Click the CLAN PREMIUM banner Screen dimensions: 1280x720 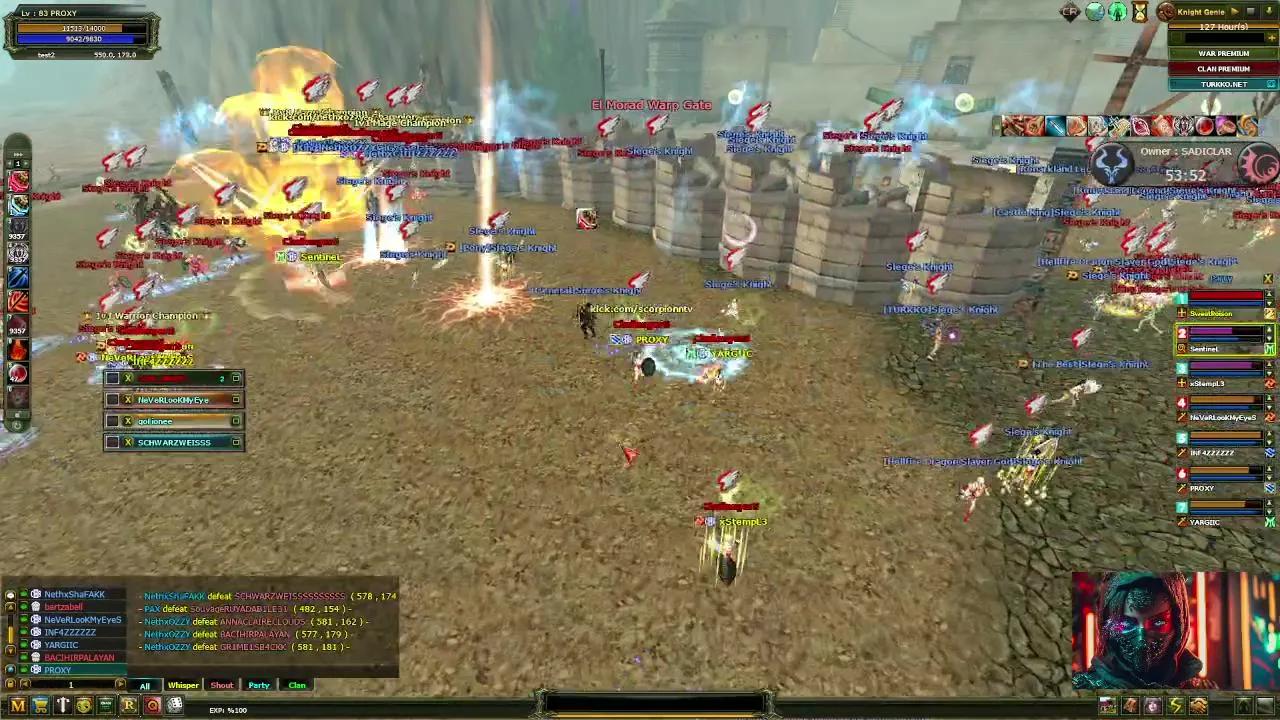[1222, 68]
